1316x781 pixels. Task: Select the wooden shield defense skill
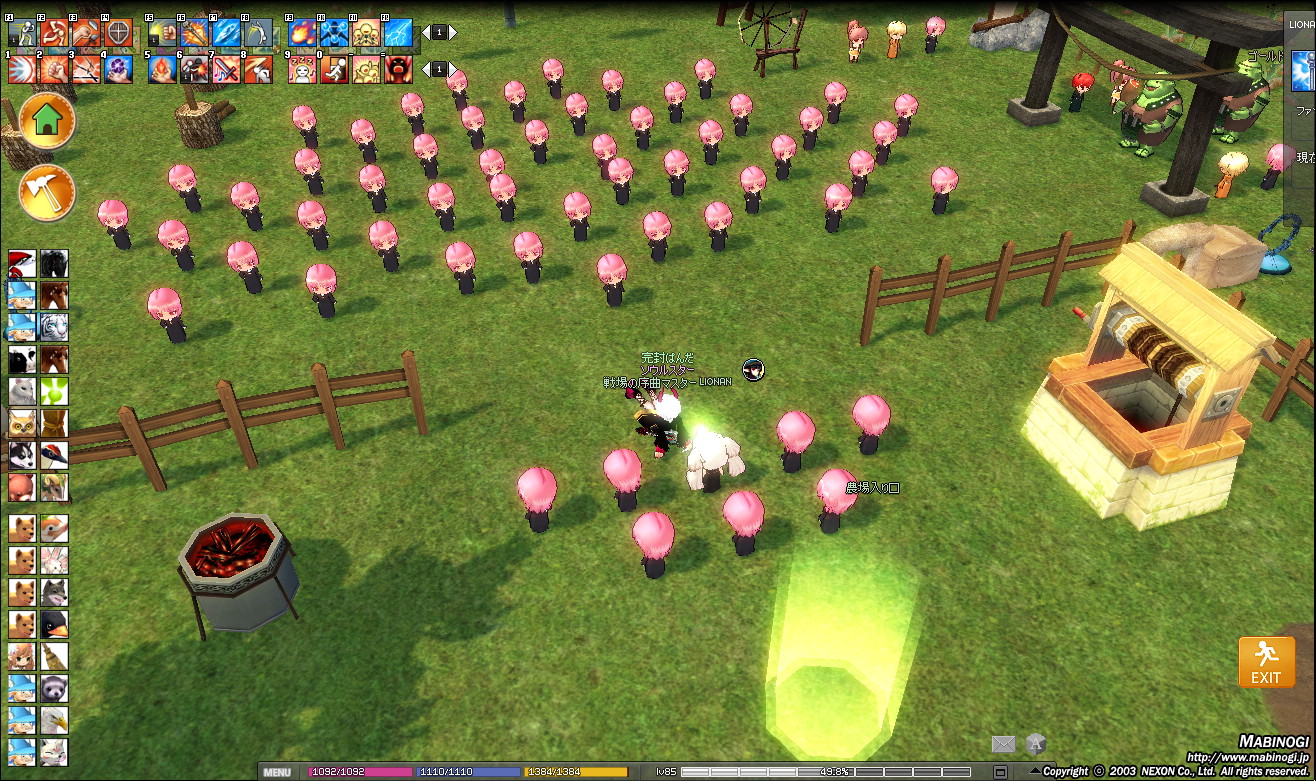tap(118, 33)
